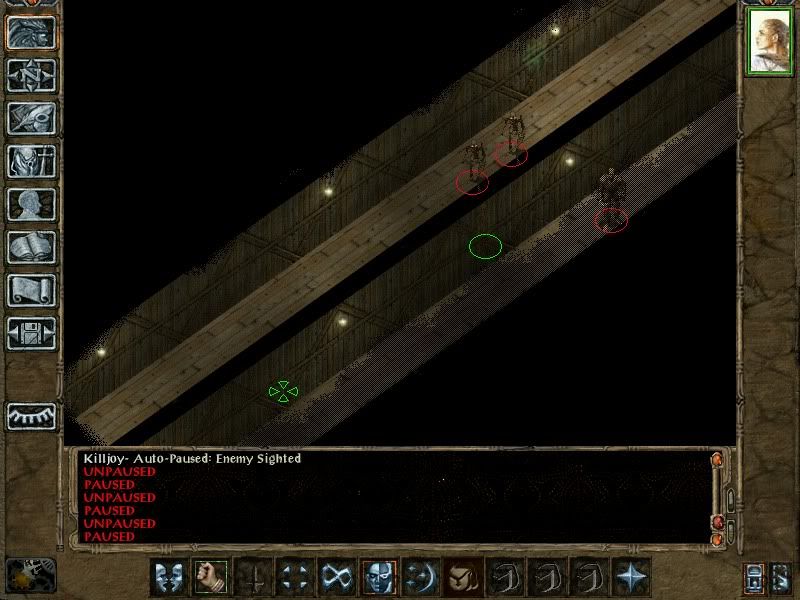Open the options menu with the floppy disk icon
800x600 pixels.
pyautogui.click(x=31, y=333)
